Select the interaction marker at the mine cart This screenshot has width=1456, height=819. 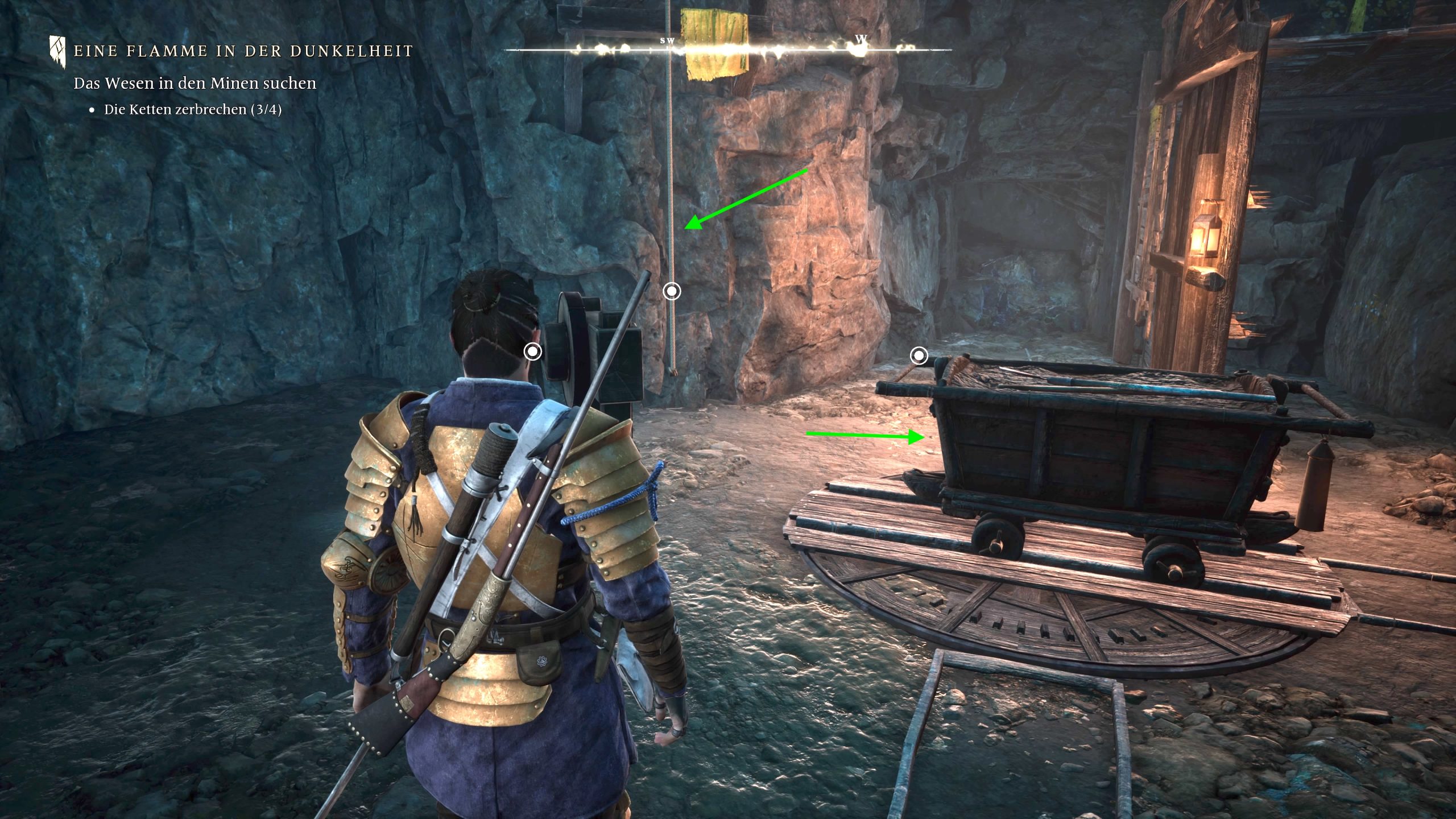[x=919, y=356]
